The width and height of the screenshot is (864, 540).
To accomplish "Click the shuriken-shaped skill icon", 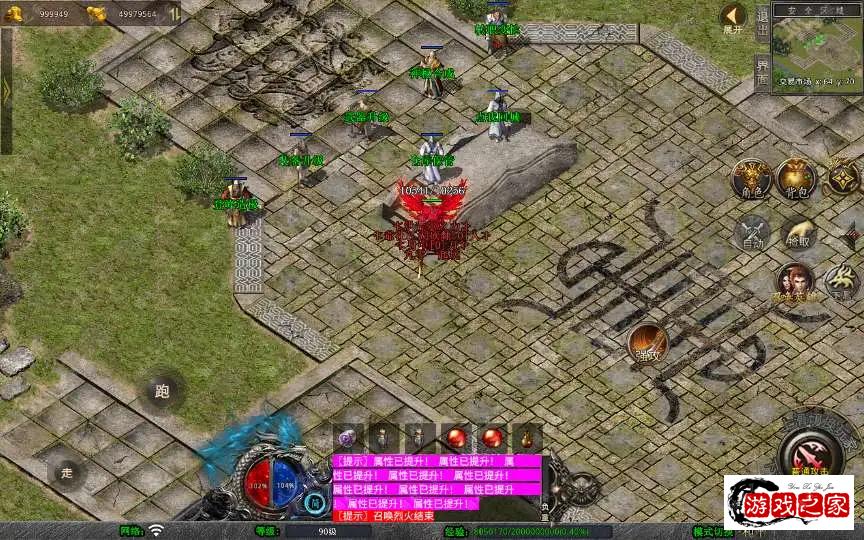I will [842, 178].
